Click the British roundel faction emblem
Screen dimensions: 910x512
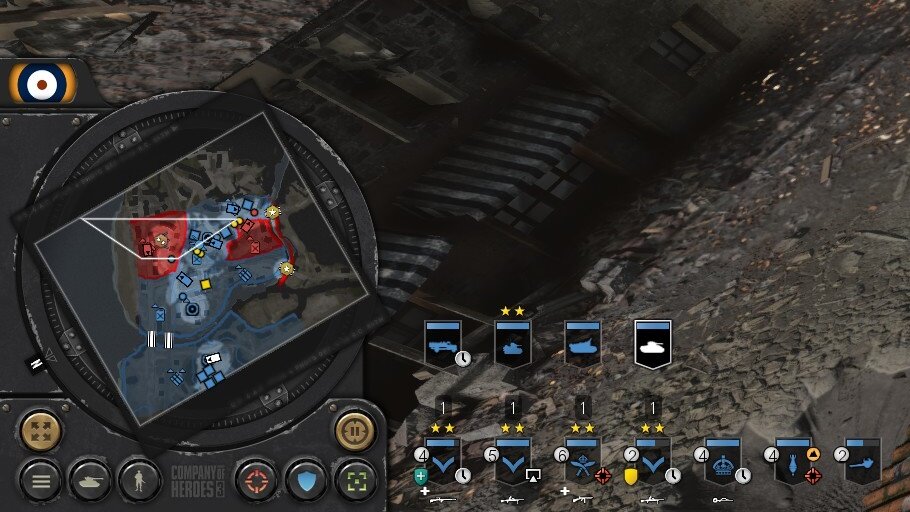point(43,83)
